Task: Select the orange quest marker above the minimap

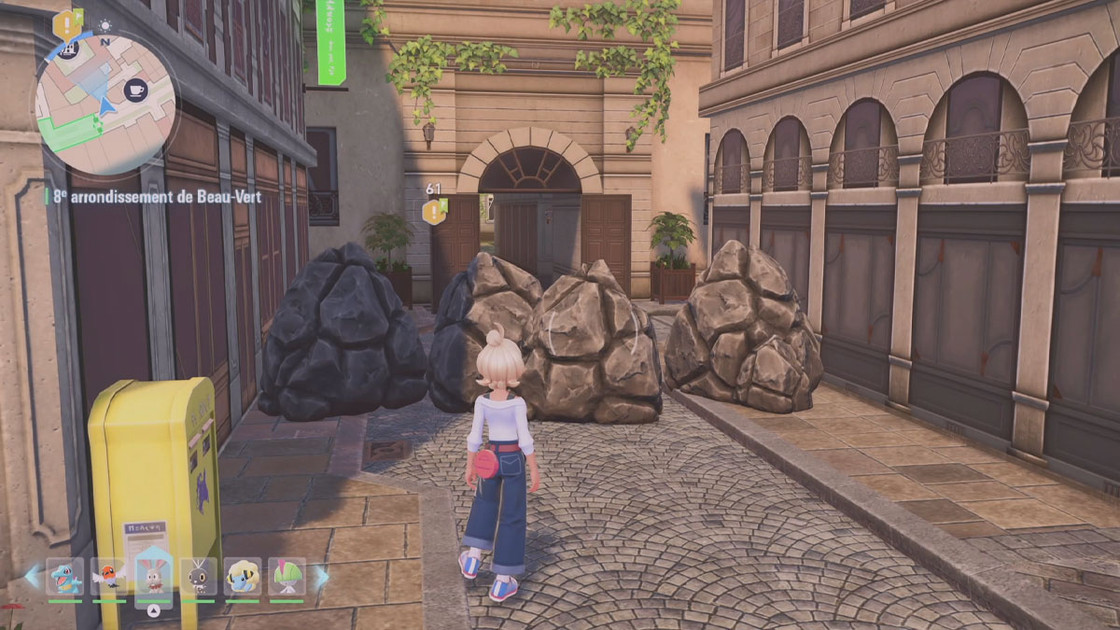Action: (x=67, y=23)
